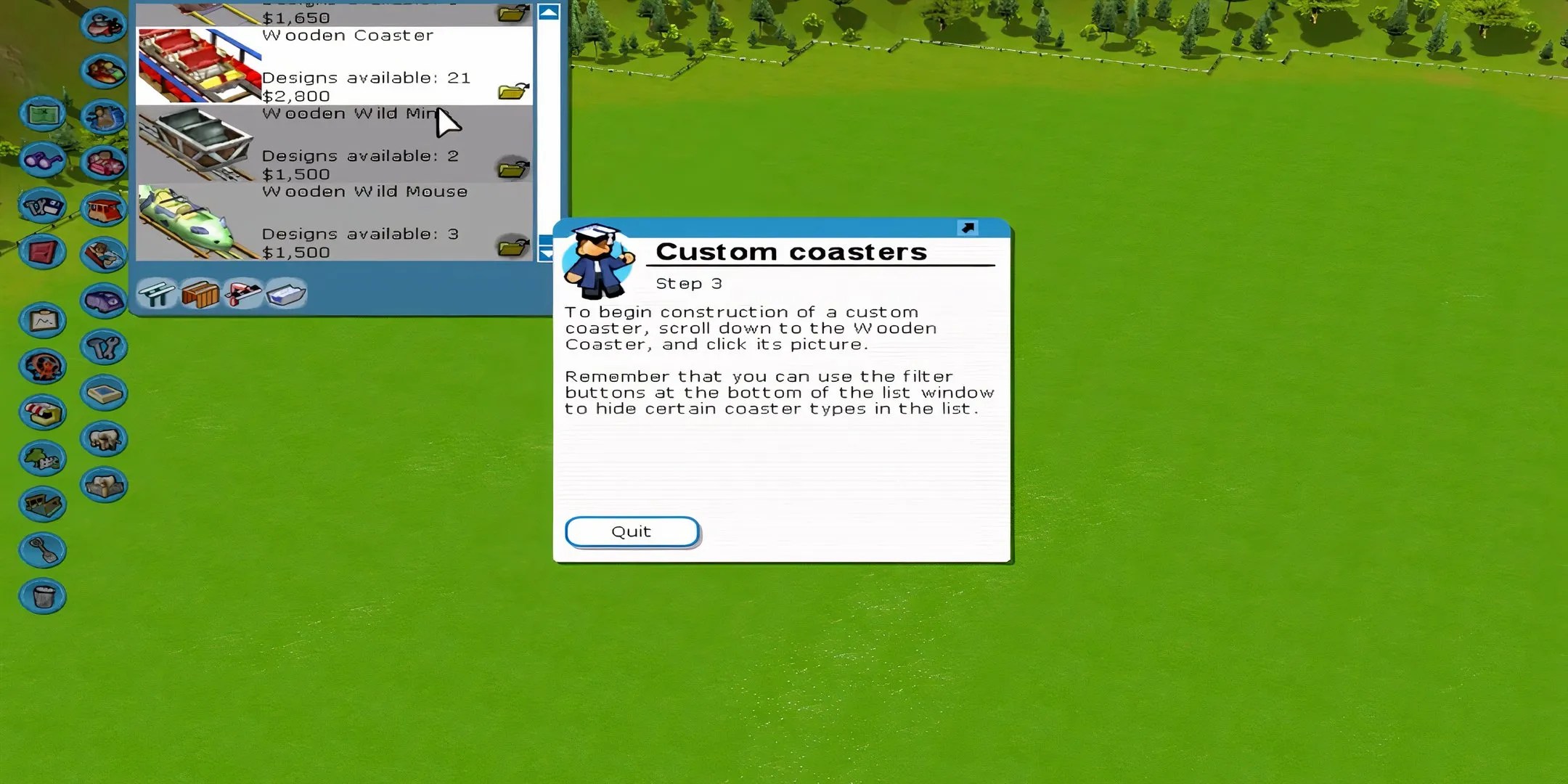Toggle the junior coaster filter button
This screenshot has width=1568, height=784.
pos(157,294)
